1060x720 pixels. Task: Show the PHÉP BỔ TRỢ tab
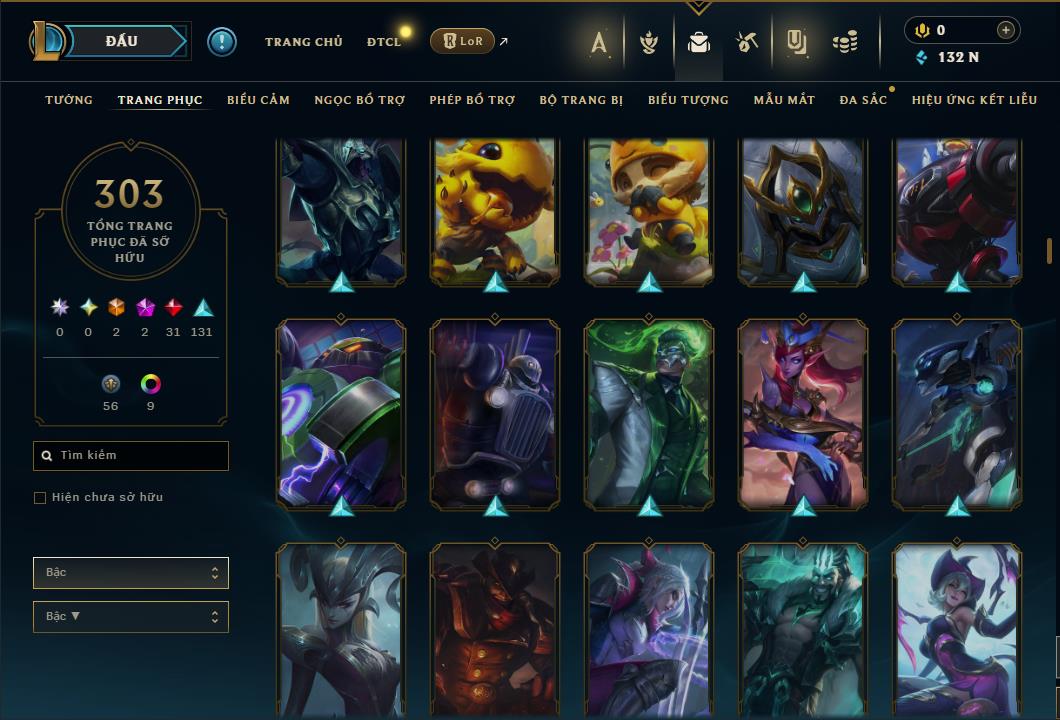pyautogui.click(x=472, y=100)
